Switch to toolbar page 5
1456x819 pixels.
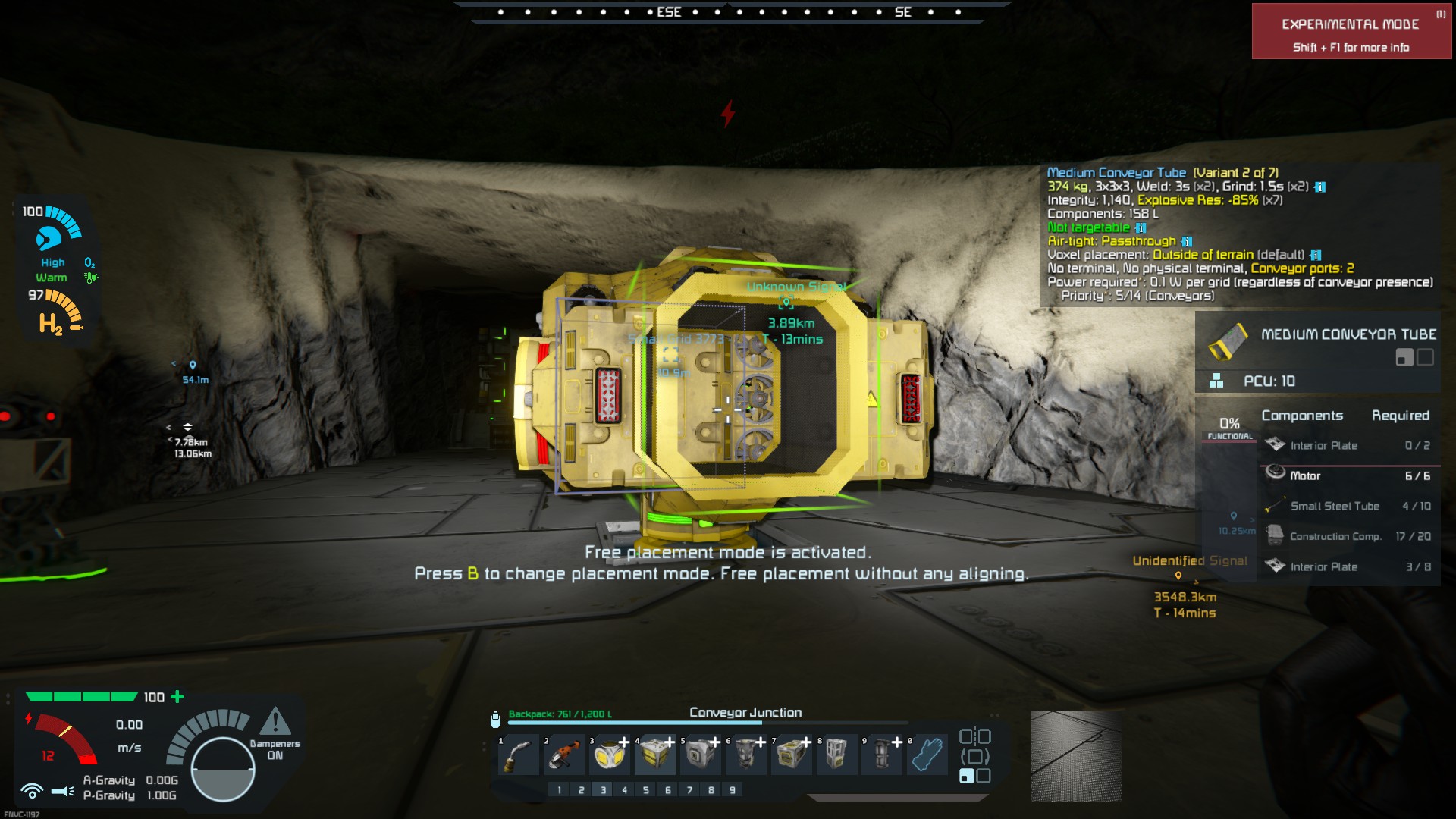(646, 790)
